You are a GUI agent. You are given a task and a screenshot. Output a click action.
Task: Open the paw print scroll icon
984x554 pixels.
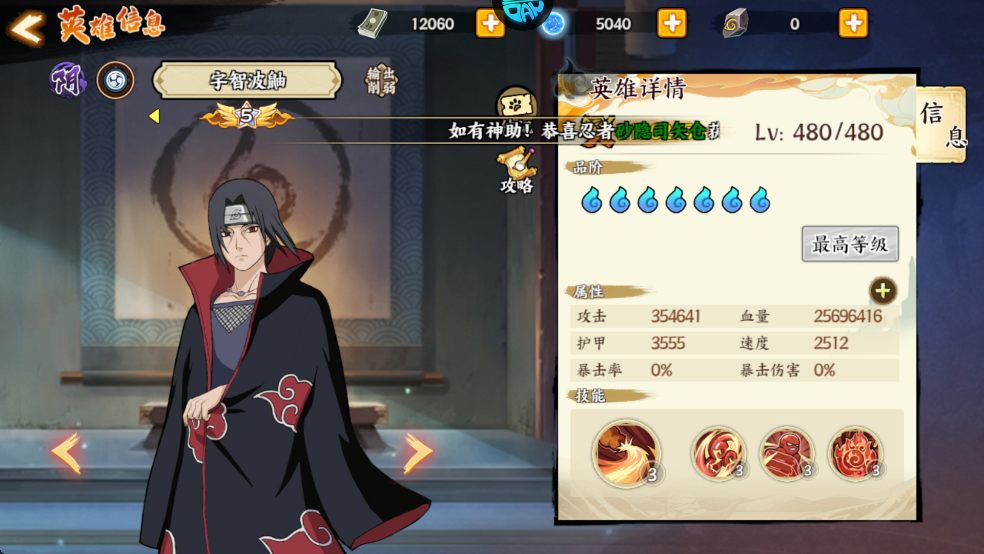coord(516,104)
